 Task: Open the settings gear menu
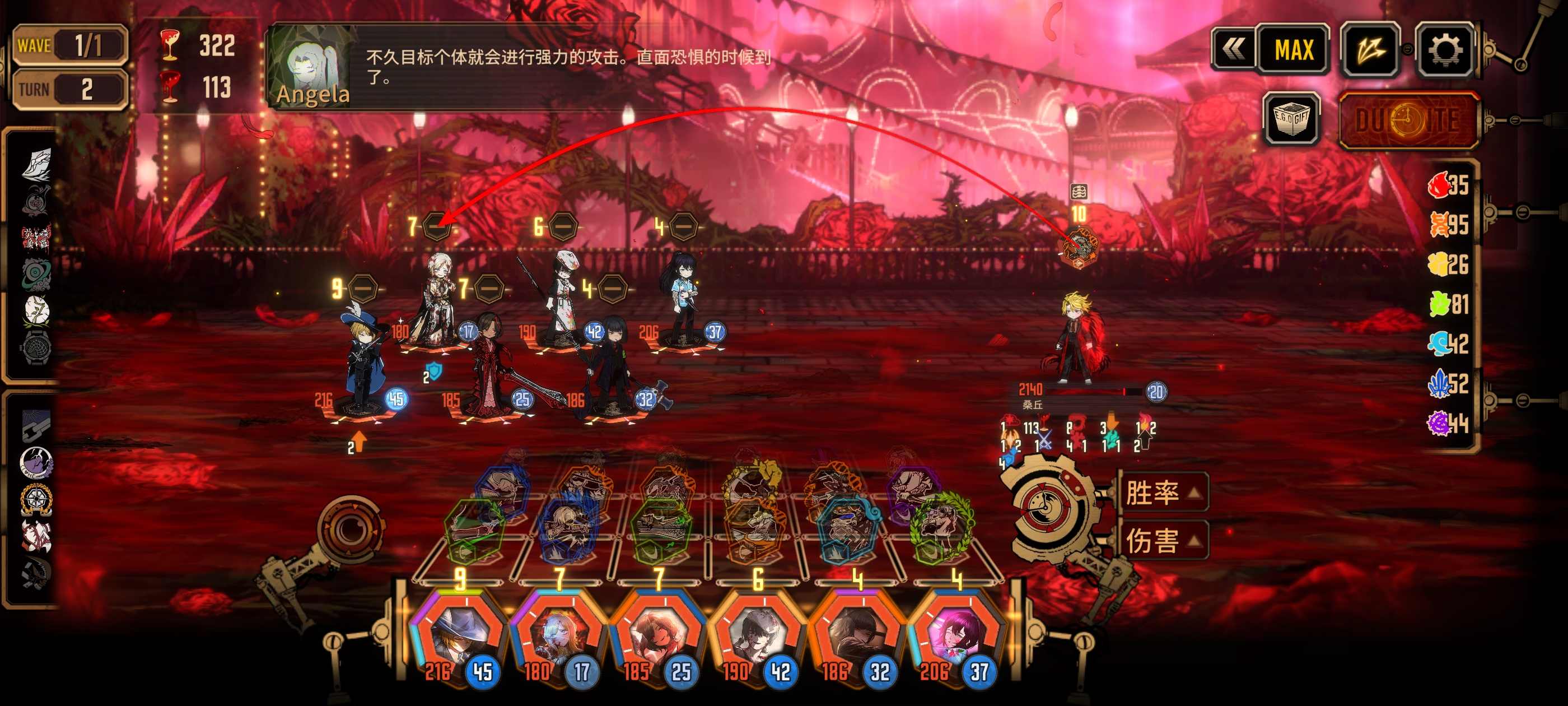[1444, 49]
